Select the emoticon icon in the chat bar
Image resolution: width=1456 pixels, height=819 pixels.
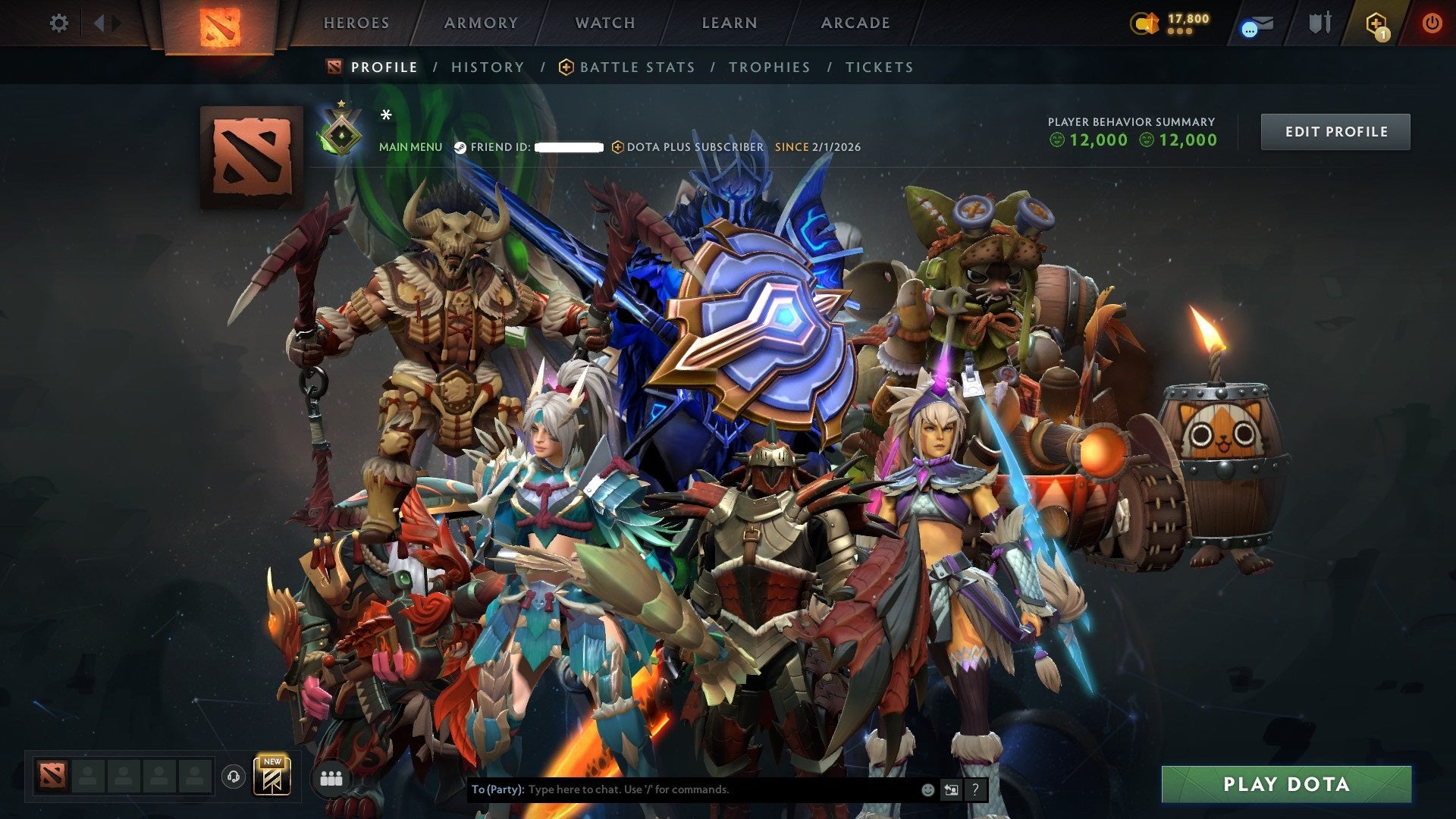click(927, 789)
